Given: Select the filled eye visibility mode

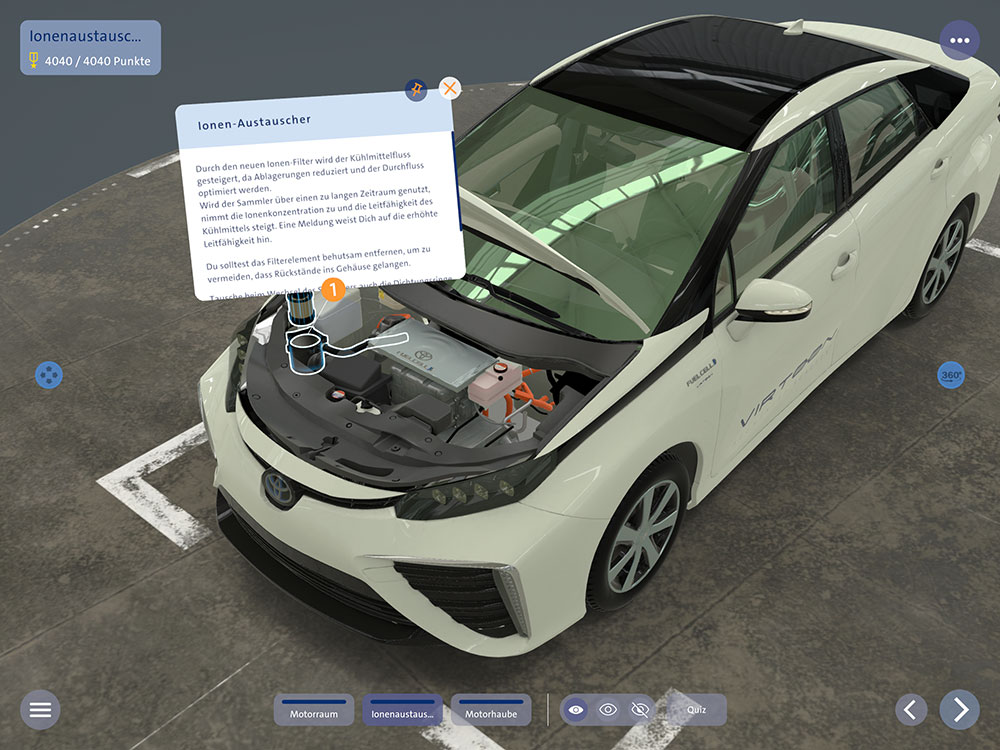Looking at the screenshot, I should (575, 710).
